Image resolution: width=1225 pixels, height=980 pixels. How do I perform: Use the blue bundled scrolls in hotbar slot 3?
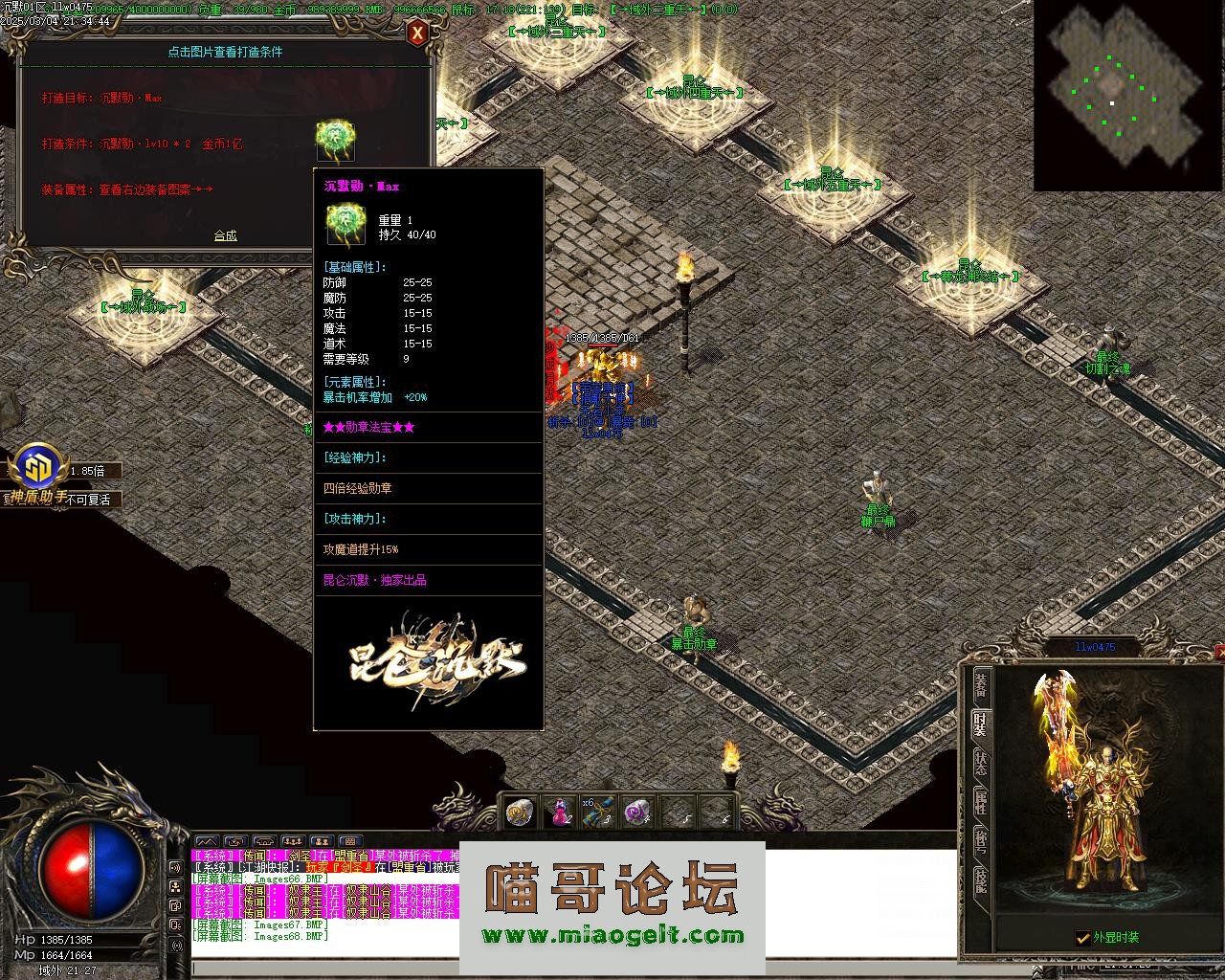point(597,813)
